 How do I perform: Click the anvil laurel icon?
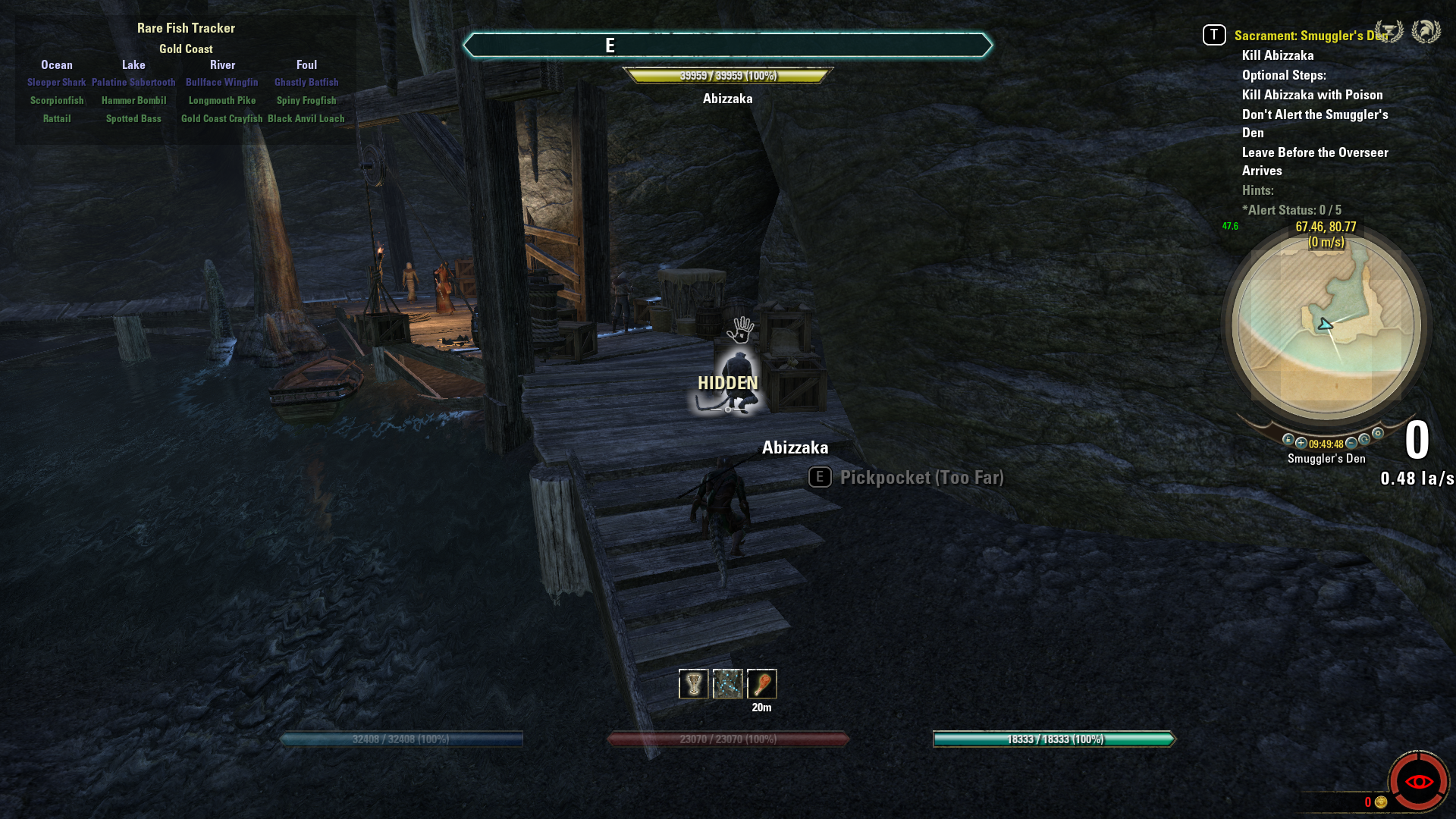pyautogui.click(x=1389, y=31)
